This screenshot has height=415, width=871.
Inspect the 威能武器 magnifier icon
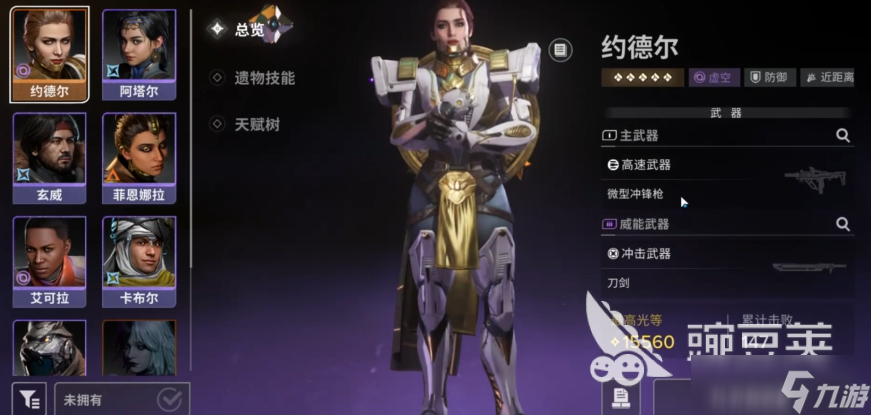click(x=842, y=224)
